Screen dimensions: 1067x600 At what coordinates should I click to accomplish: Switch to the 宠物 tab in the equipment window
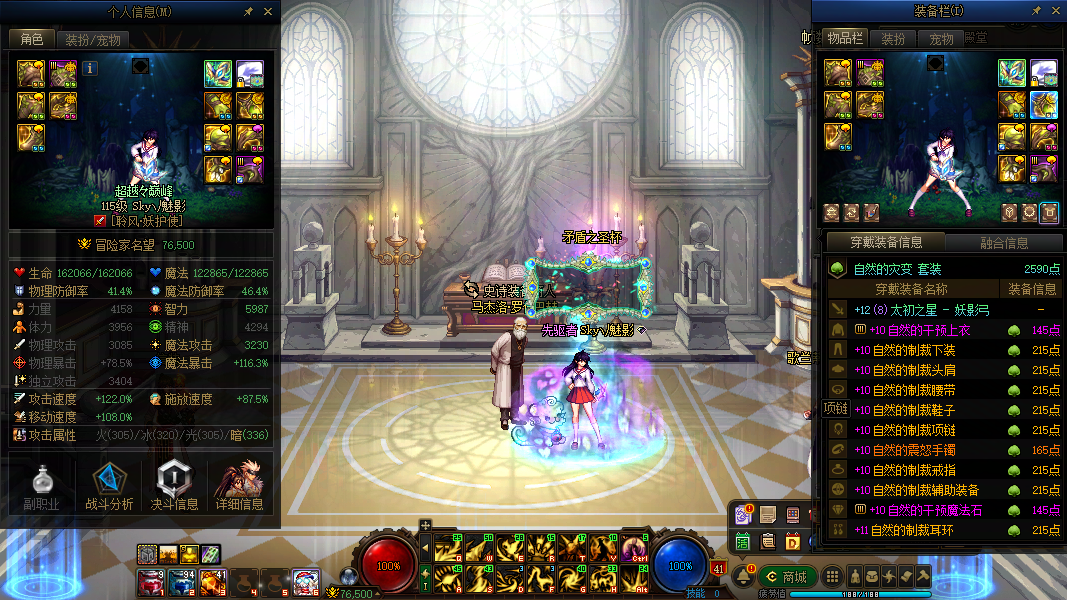(x=941, y=40)
